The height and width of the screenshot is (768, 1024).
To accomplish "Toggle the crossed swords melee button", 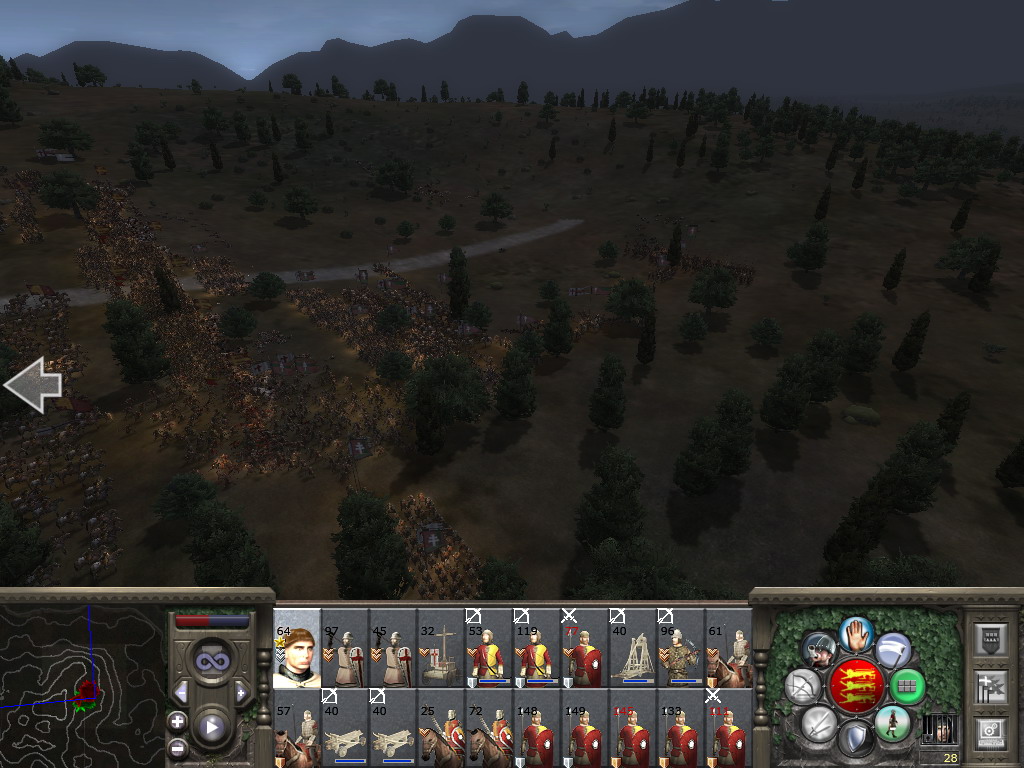I will 818,723.
